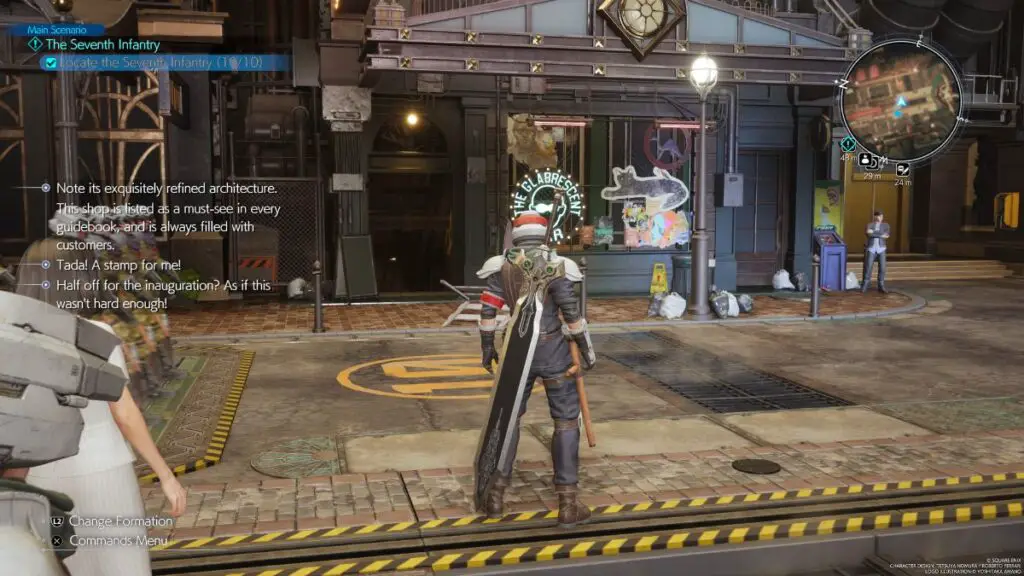The width and height of the screenshot is (1024, 576).
Task: Select the checkmark marker showing 24 m
Action: tap(903, 170)
